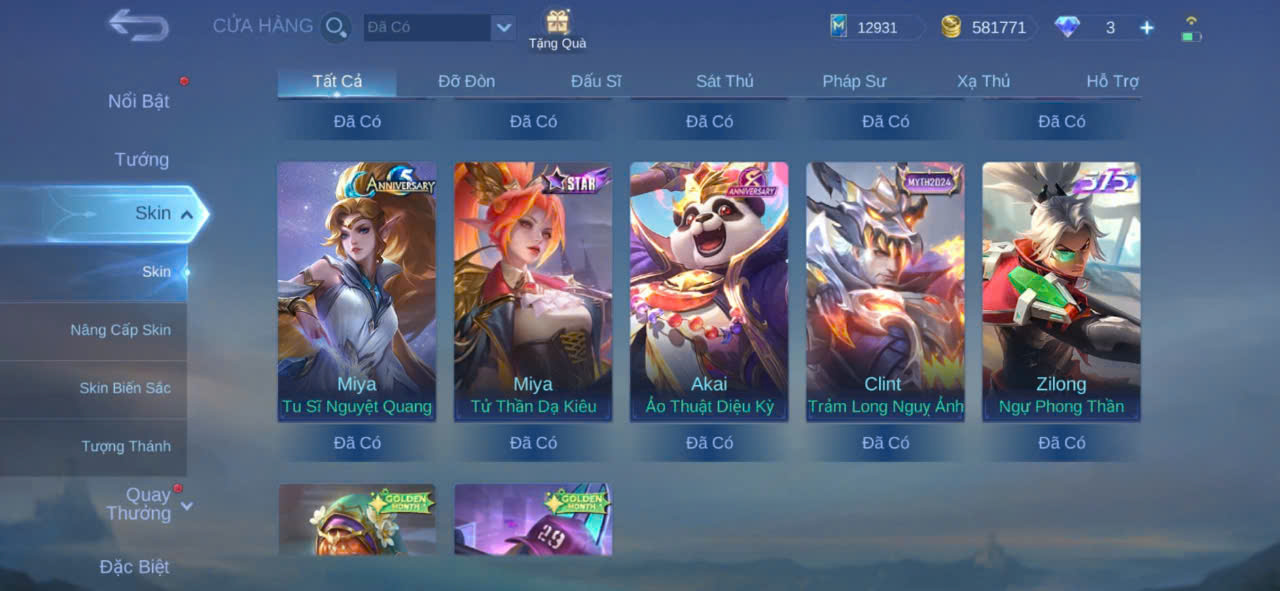Viewport: 1280px width, 591px height.
Task: Select the Xạ Thủ tab
Action: tap(983, 81)
